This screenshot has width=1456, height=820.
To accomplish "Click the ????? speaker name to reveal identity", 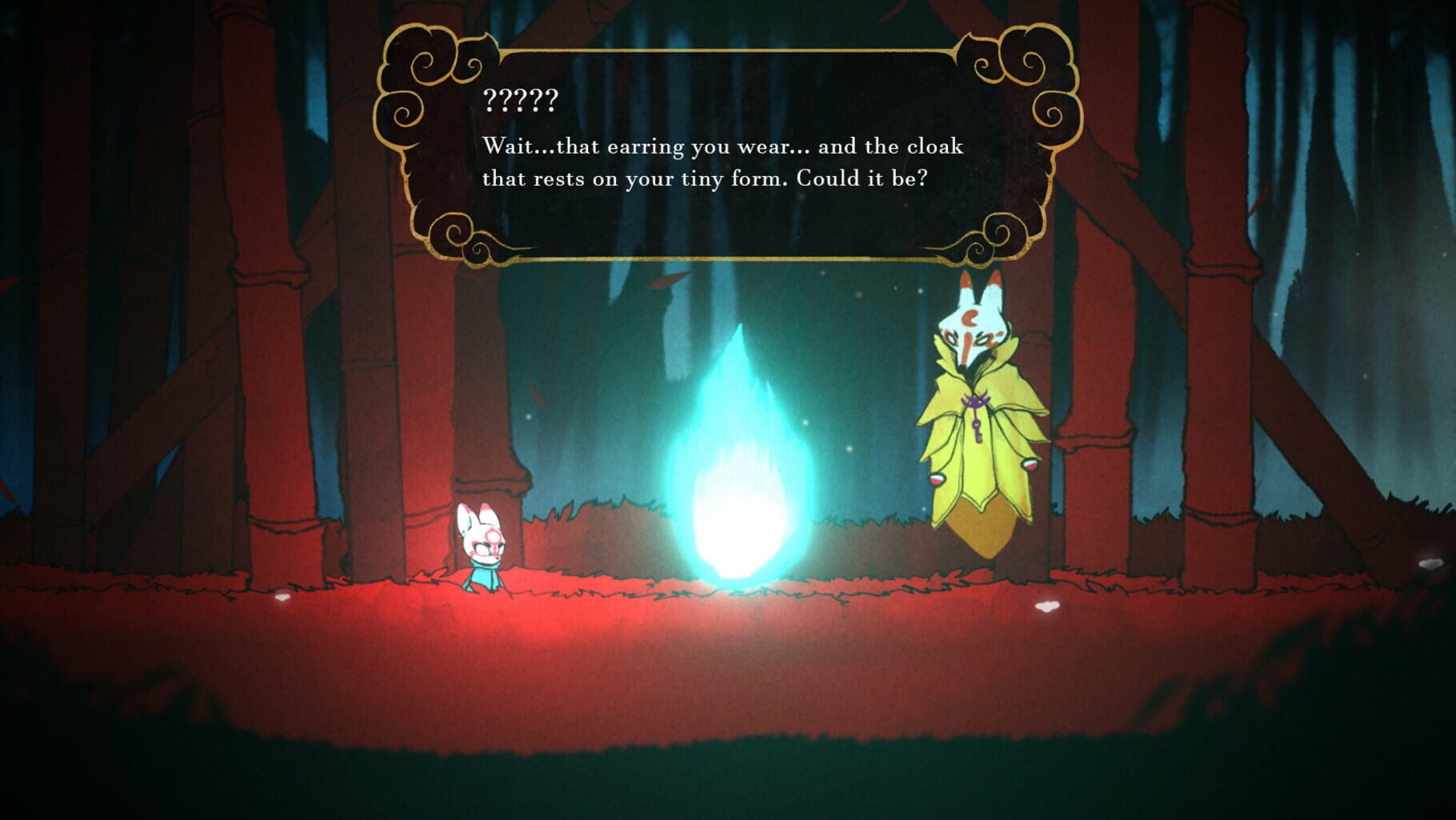I will tap(520, 101).
